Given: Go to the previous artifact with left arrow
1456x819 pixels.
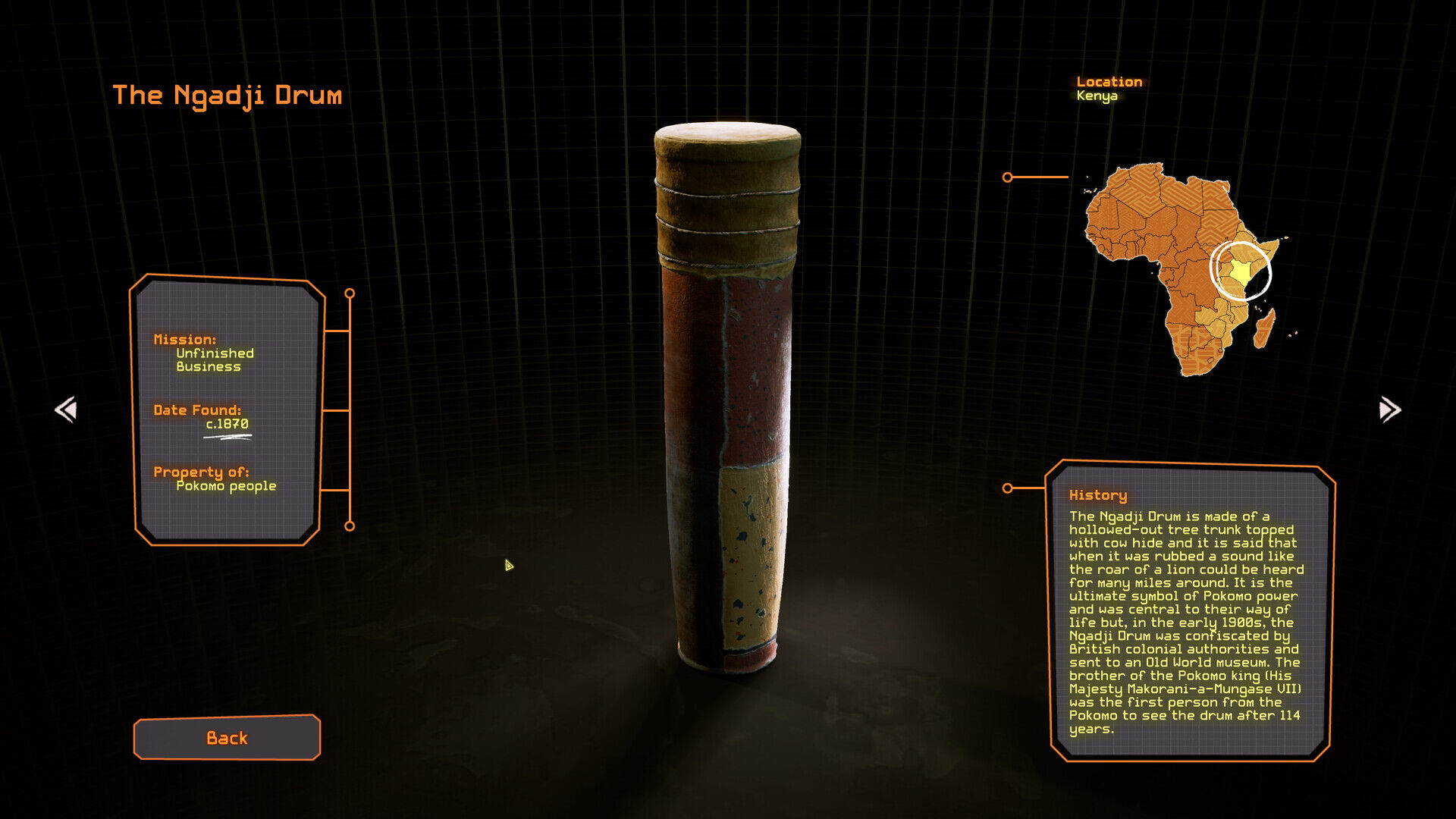Looking at the screenshot, I should (x=66, y=409).
